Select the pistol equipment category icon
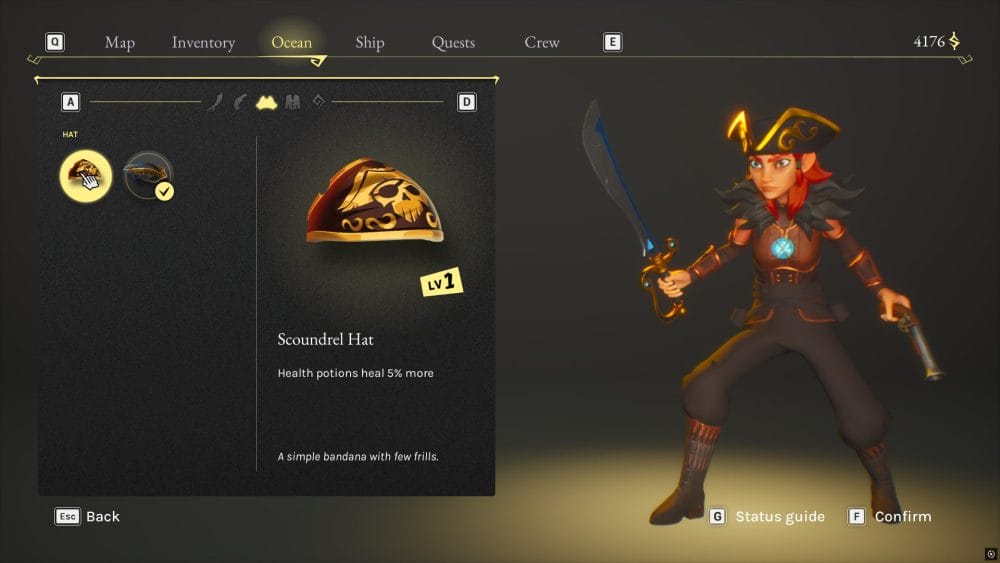The height and width of the screenshot is (563, 1000). 240,102
